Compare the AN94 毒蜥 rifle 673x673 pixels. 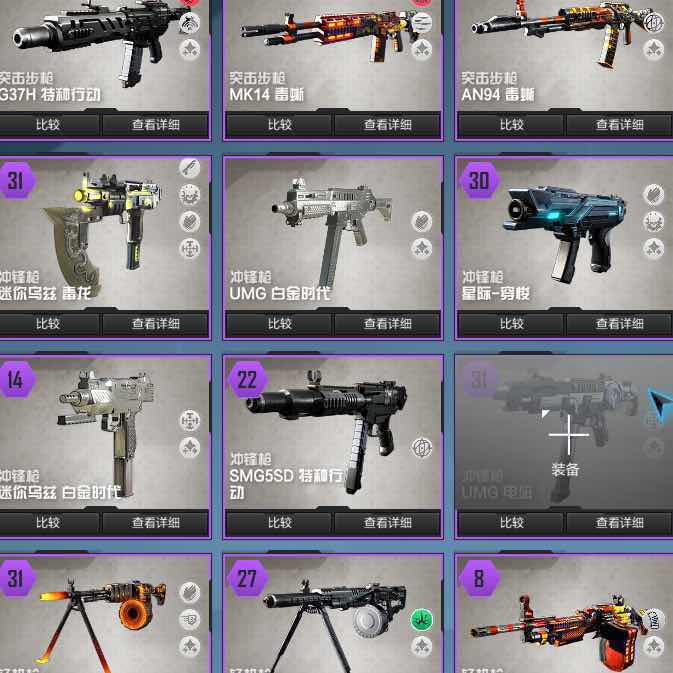click(x=511, y=125)
